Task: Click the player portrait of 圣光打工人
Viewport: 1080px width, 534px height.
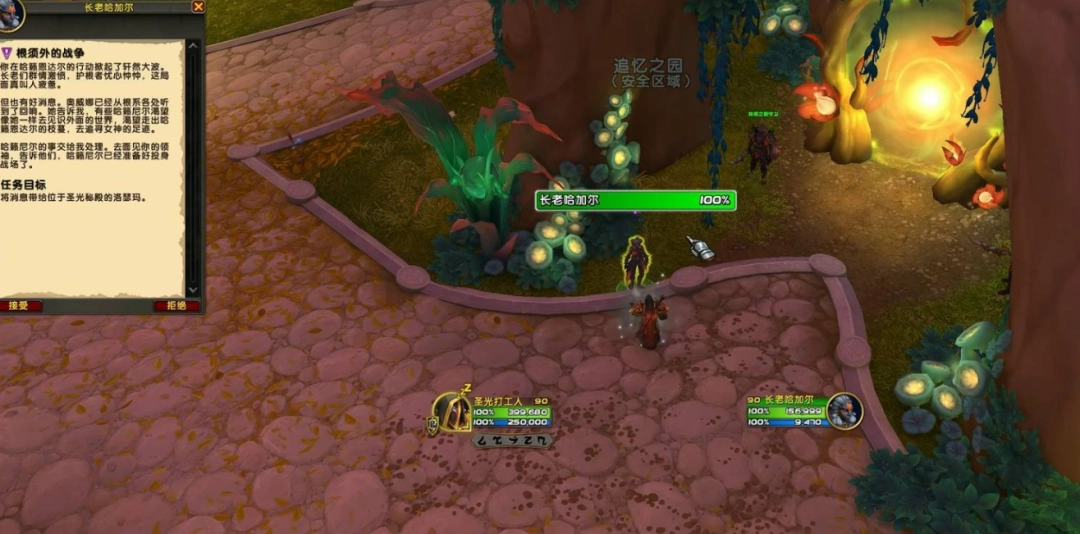Action: (451, 411)
